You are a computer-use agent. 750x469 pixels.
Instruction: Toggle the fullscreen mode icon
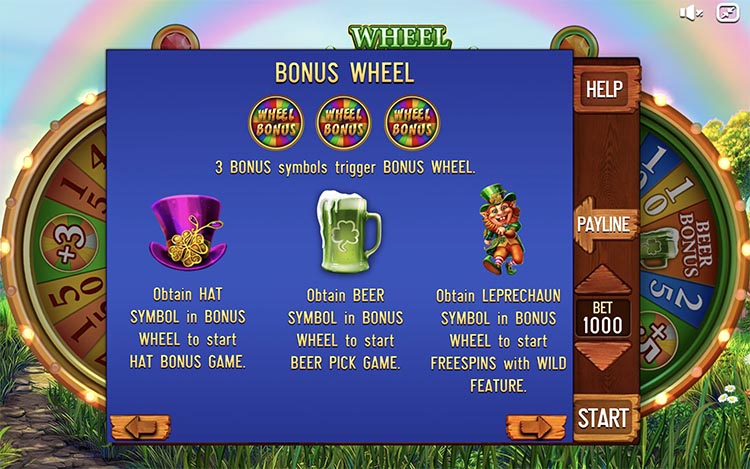click(x=723, y=12)
